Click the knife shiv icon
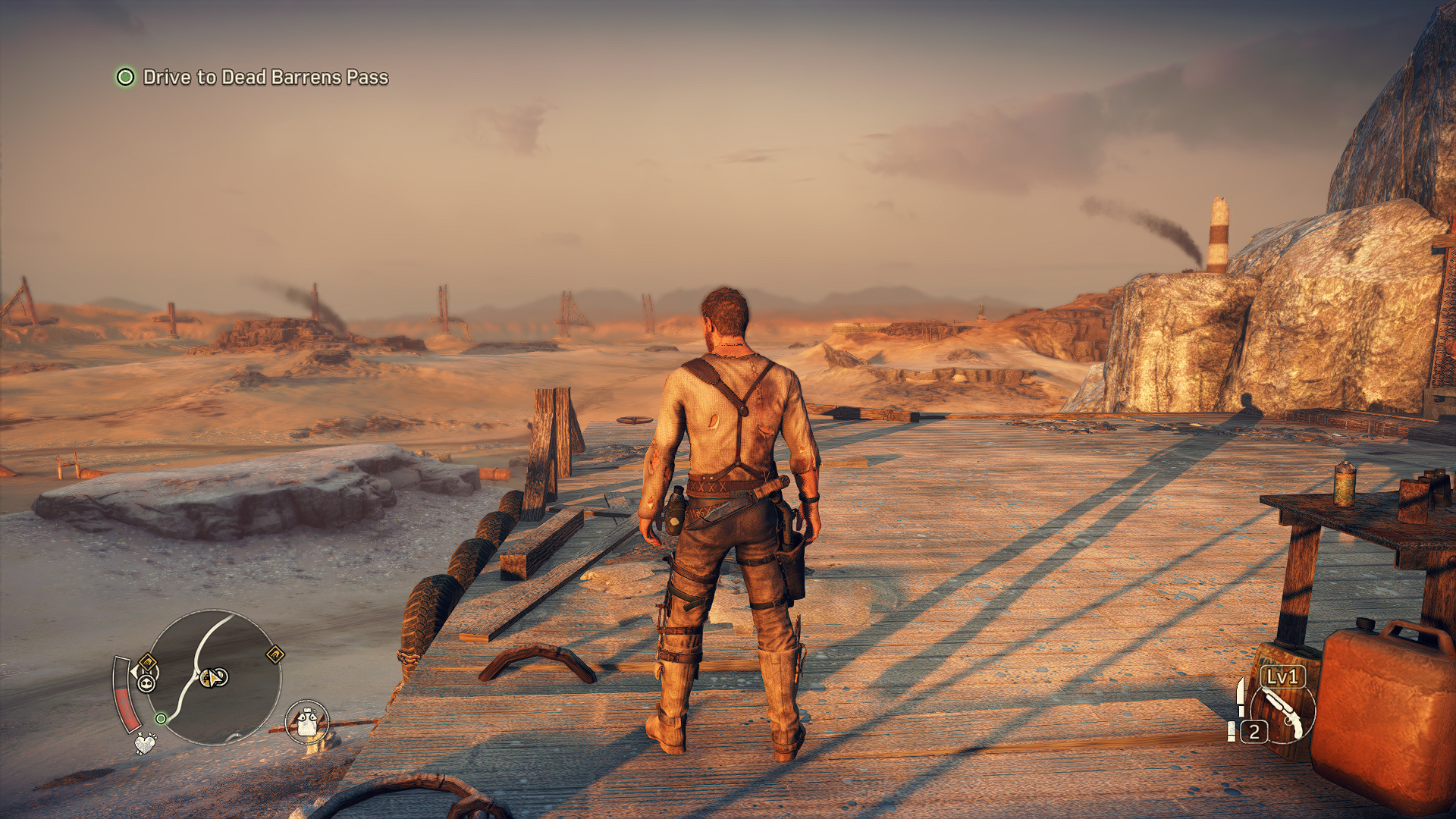1456x819 pixels. pyautogui.click(x=1240, y=696)
